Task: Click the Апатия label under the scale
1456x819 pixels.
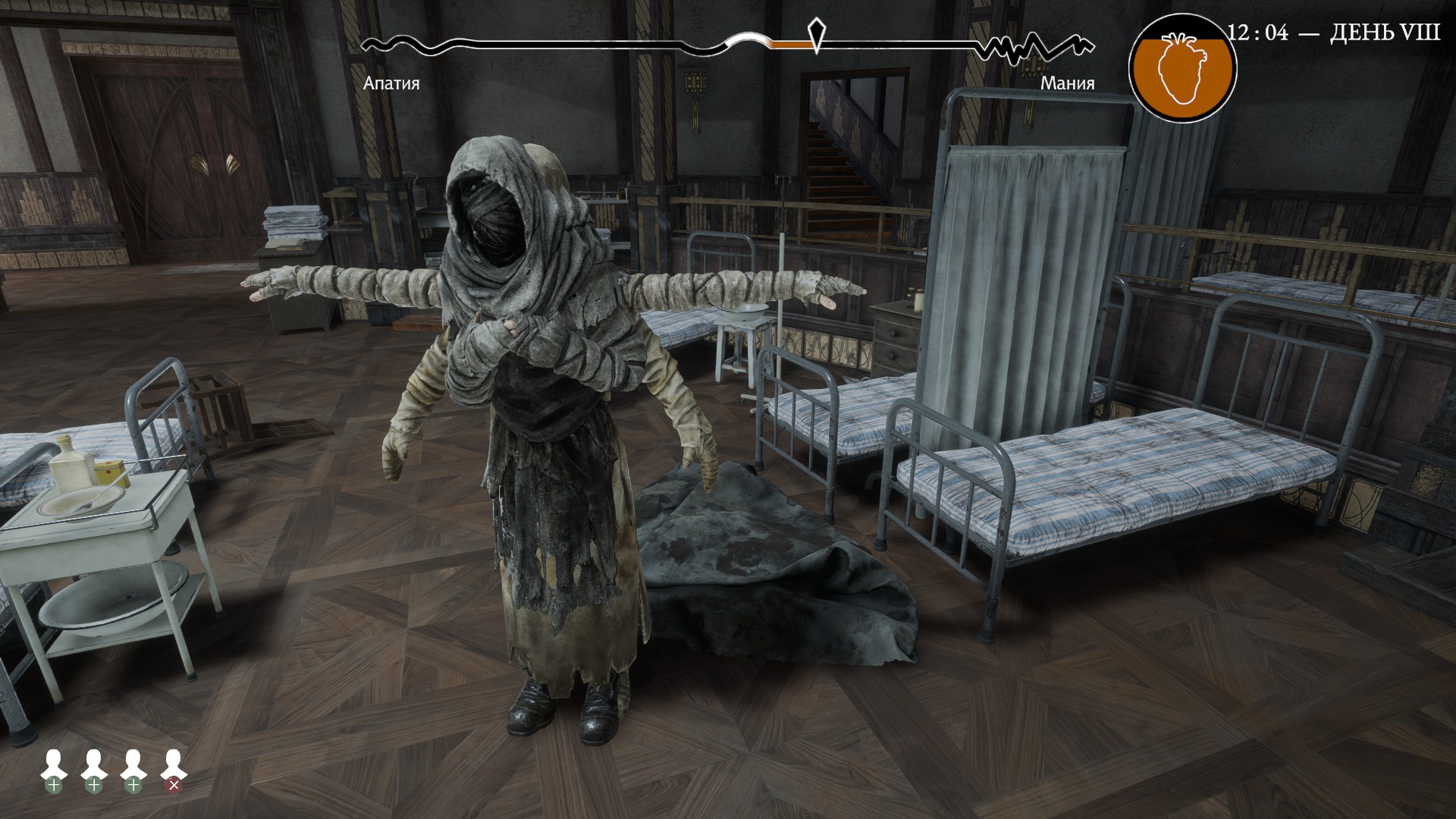Action: 393,83
